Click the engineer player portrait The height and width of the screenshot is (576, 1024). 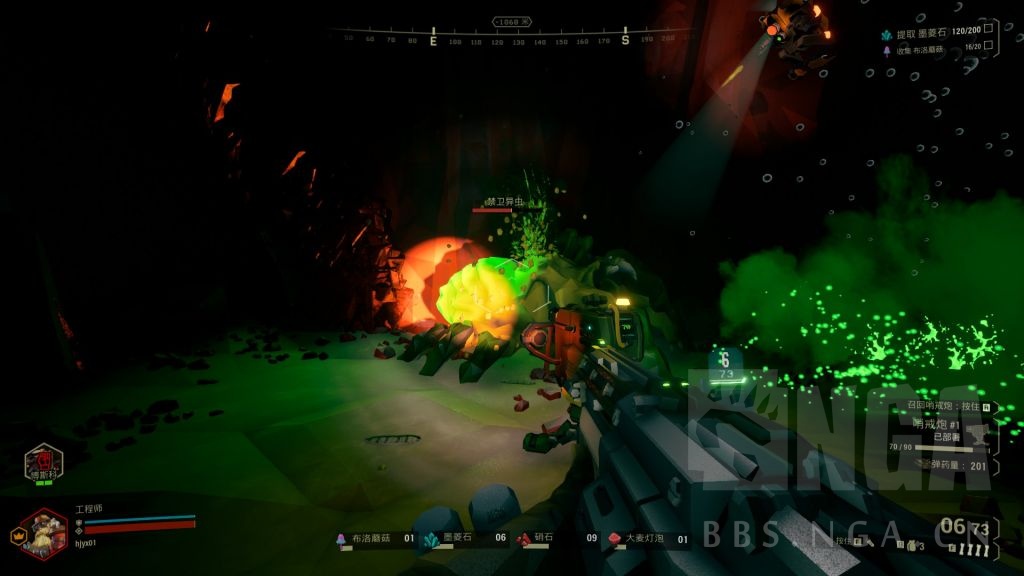pos(43,533)
